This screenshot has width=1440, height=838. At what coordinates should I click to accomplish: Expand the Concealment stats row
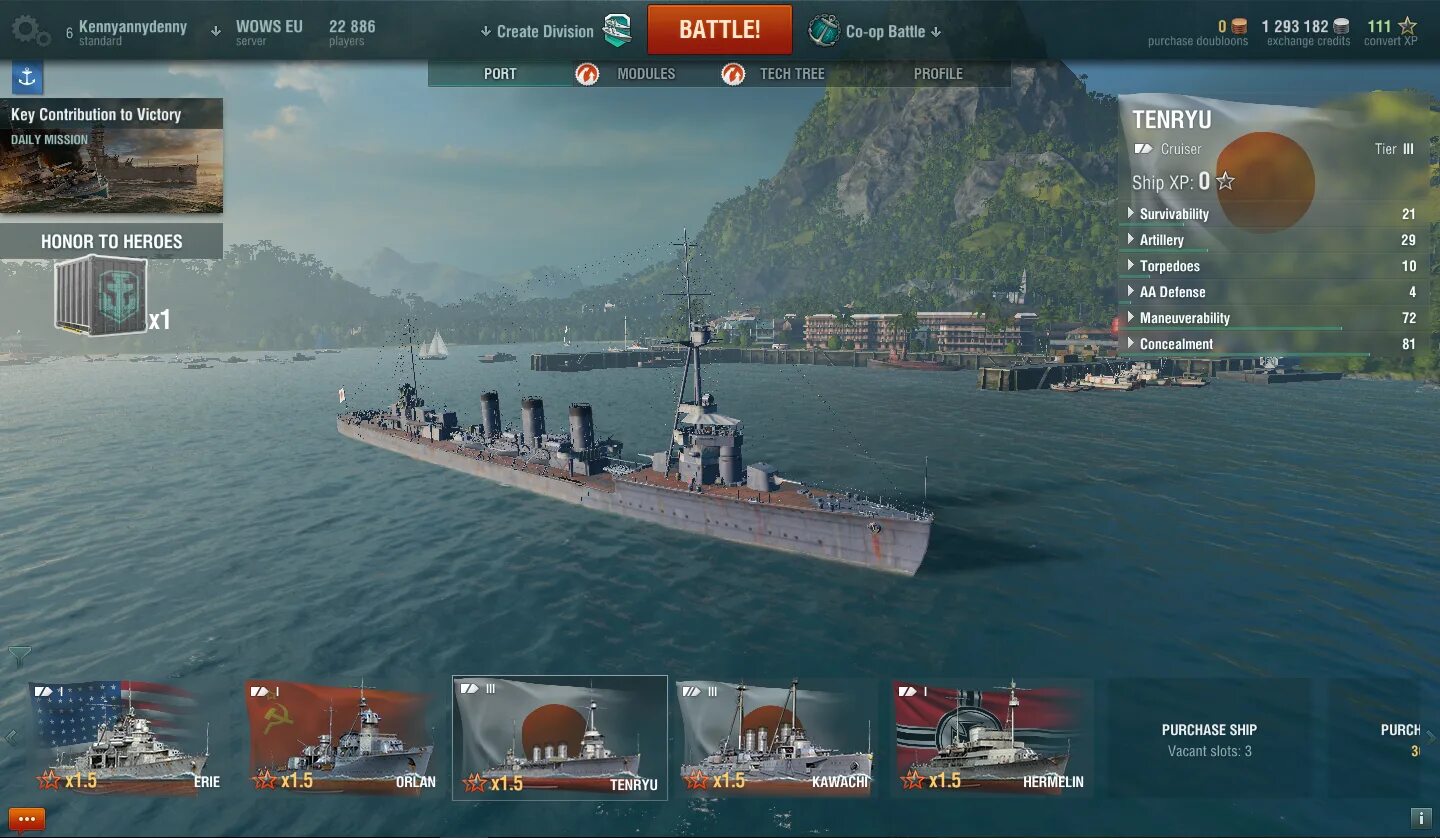(x=1176, y=344)
